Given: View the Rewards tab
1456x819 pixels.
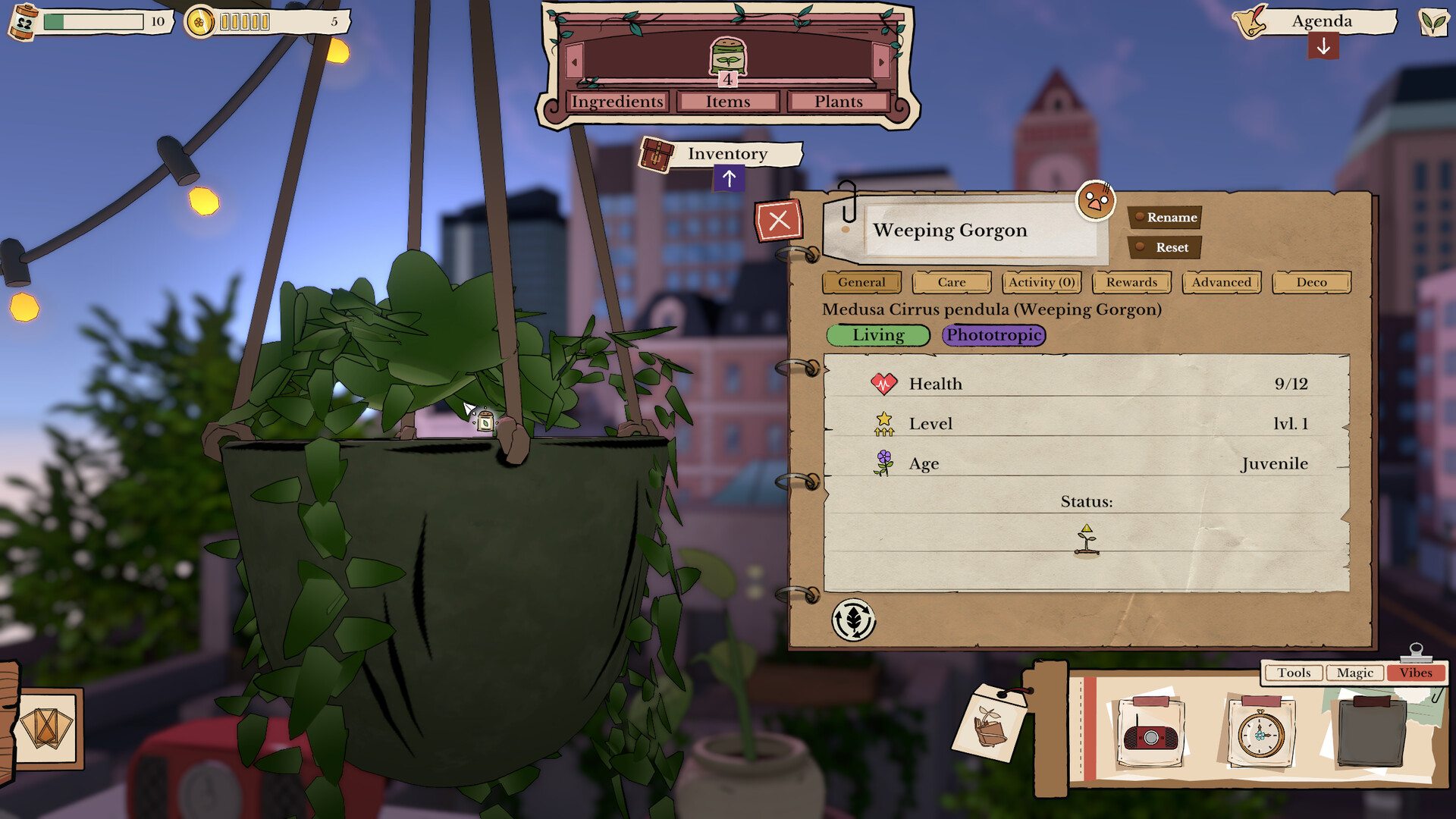Looking at the screenshot, I should pyautogui.click(x=1131, y=282).
